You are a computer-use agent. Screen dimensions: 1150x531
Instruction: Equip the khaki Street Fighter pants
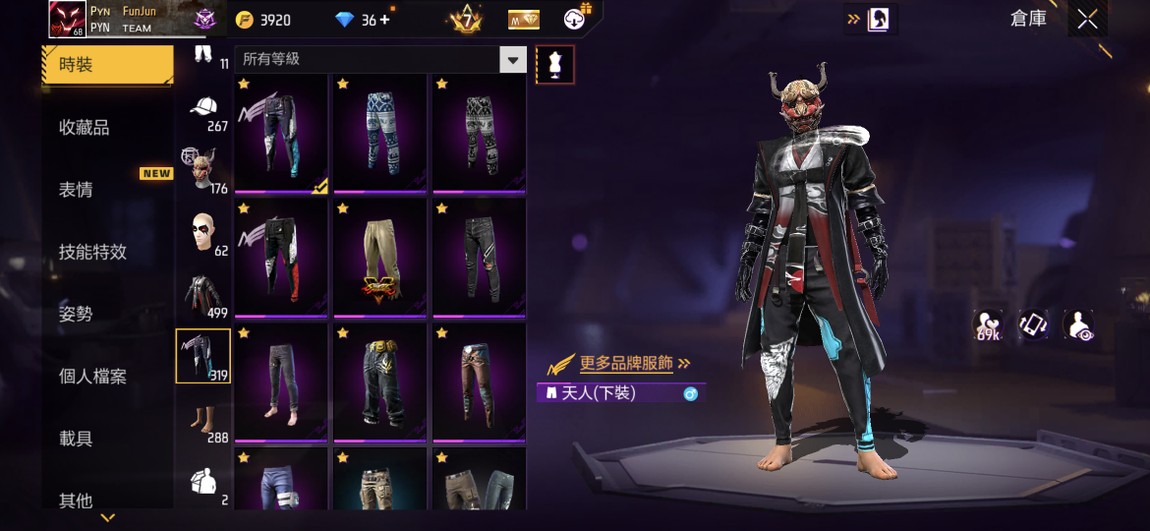(379, 256)
